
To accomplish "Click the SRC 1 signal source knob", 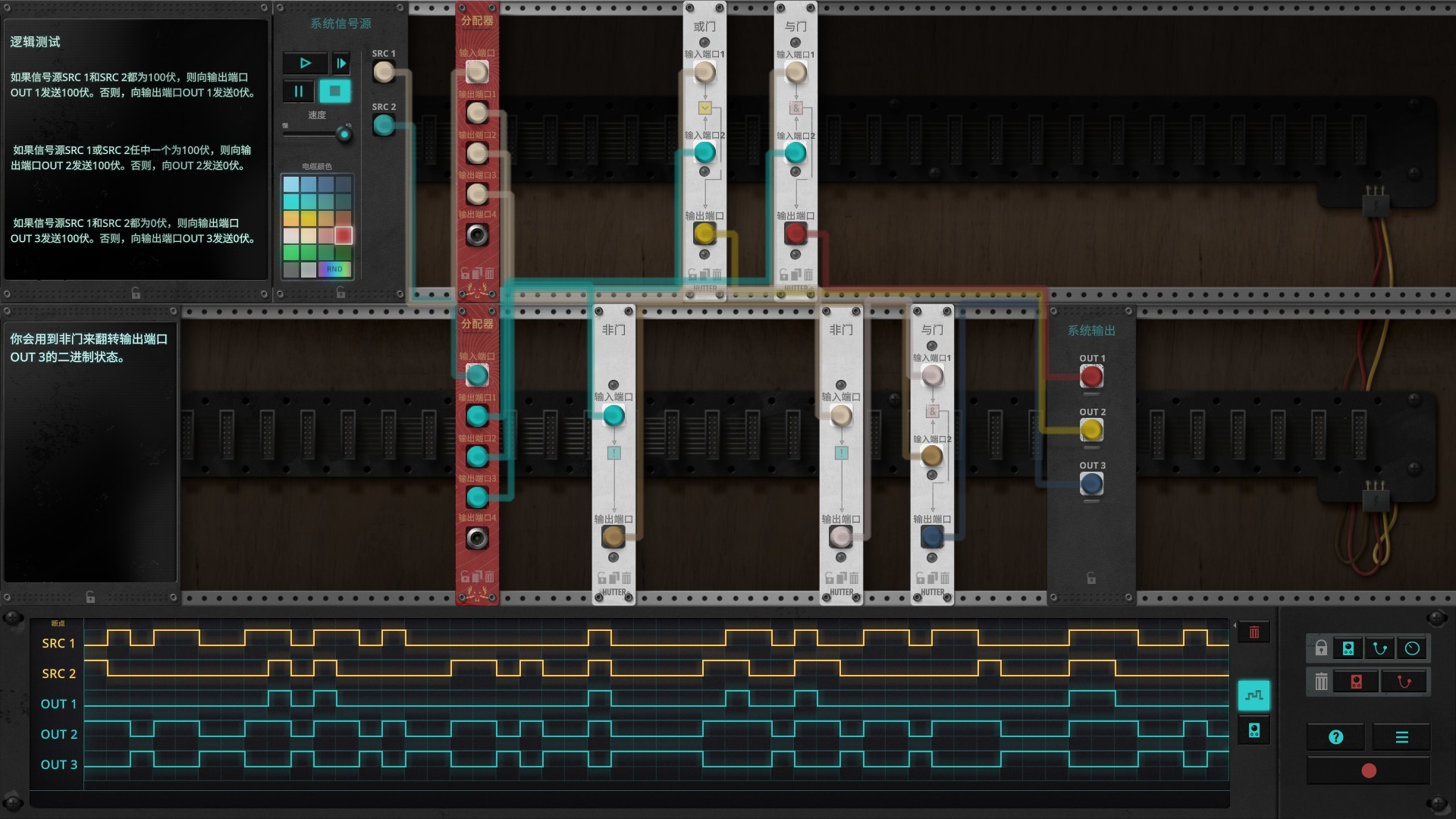I will (x=383, y=71).
